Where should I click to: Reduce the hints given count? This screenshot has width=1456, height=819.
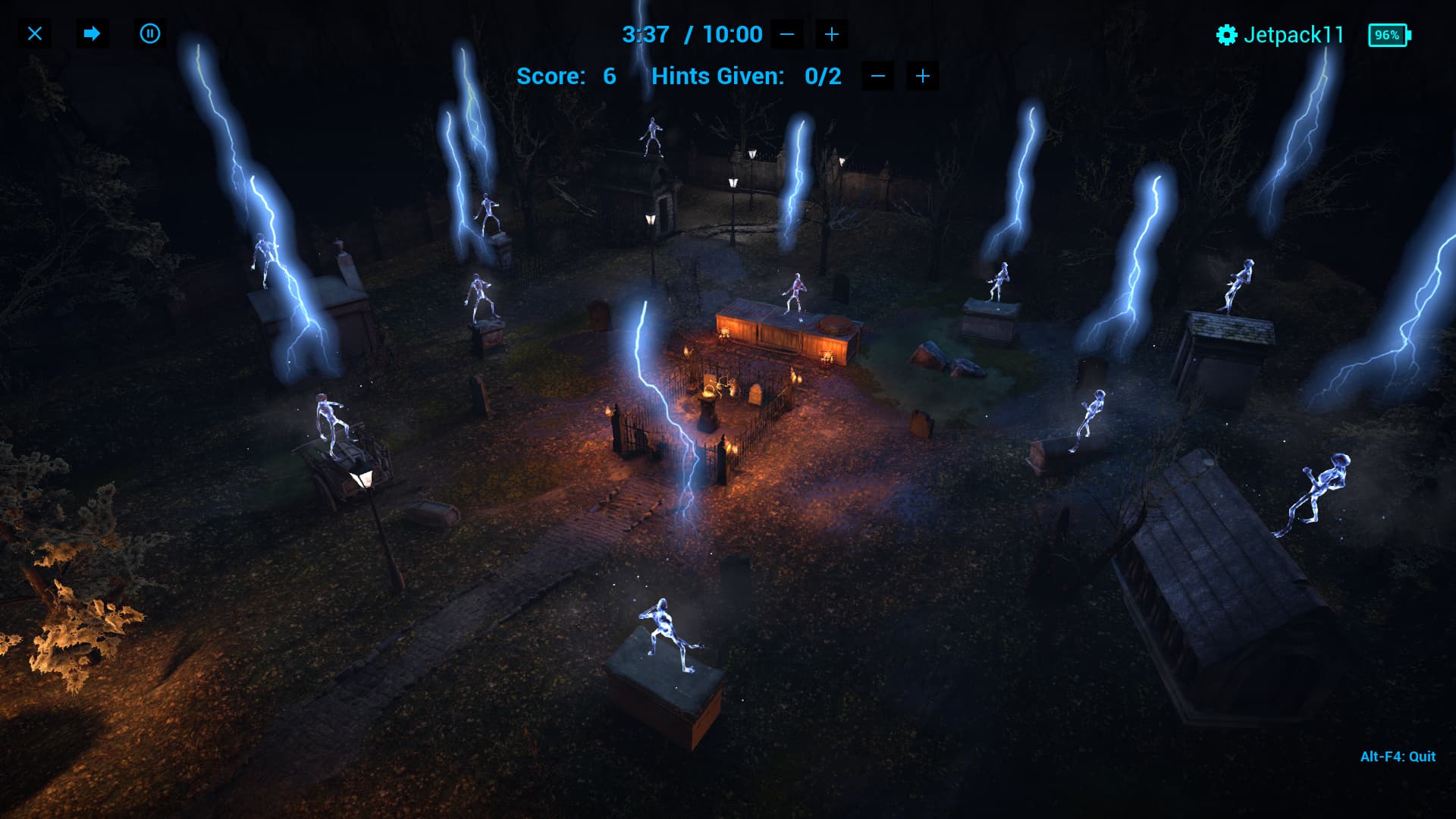878,76
